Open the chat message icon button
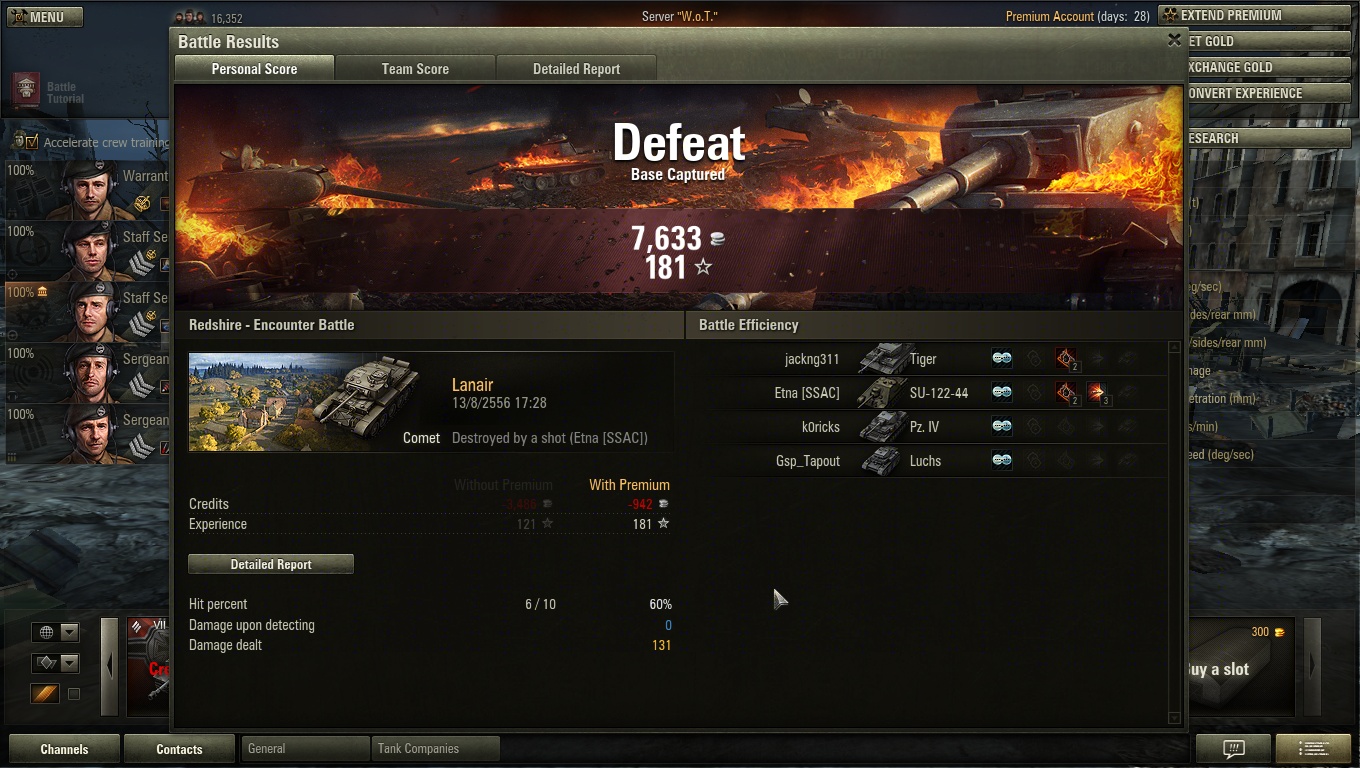The height and width of the screenshot is (768, 1360). click(x=1233, y=749)
